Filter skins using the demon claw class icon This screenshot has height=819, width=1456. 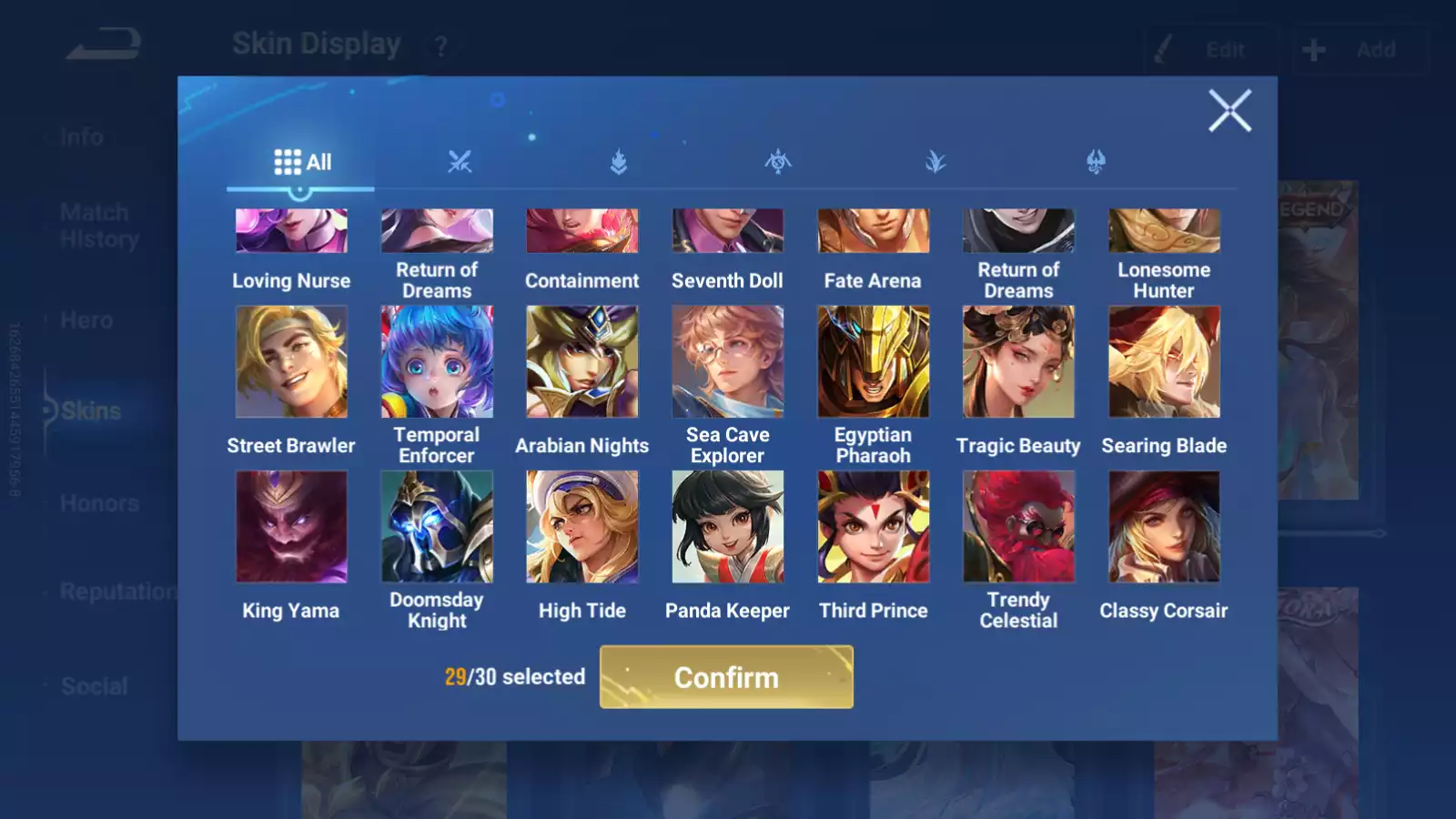[x=1097, y=162]
